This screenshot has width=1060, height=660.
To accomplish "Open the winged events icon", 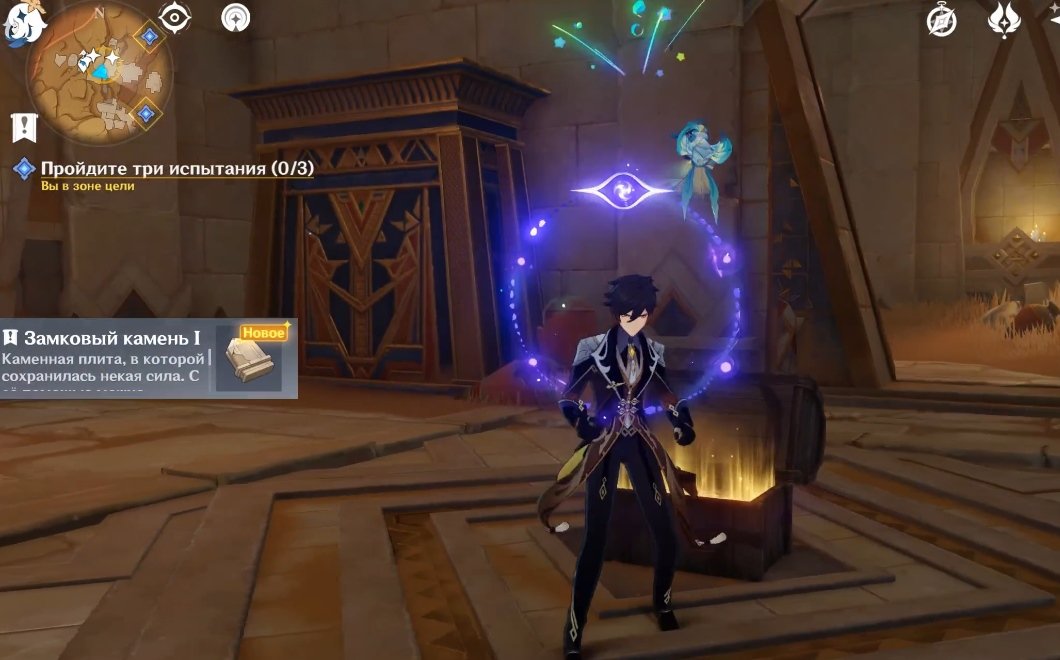I will coord(1003,20).
